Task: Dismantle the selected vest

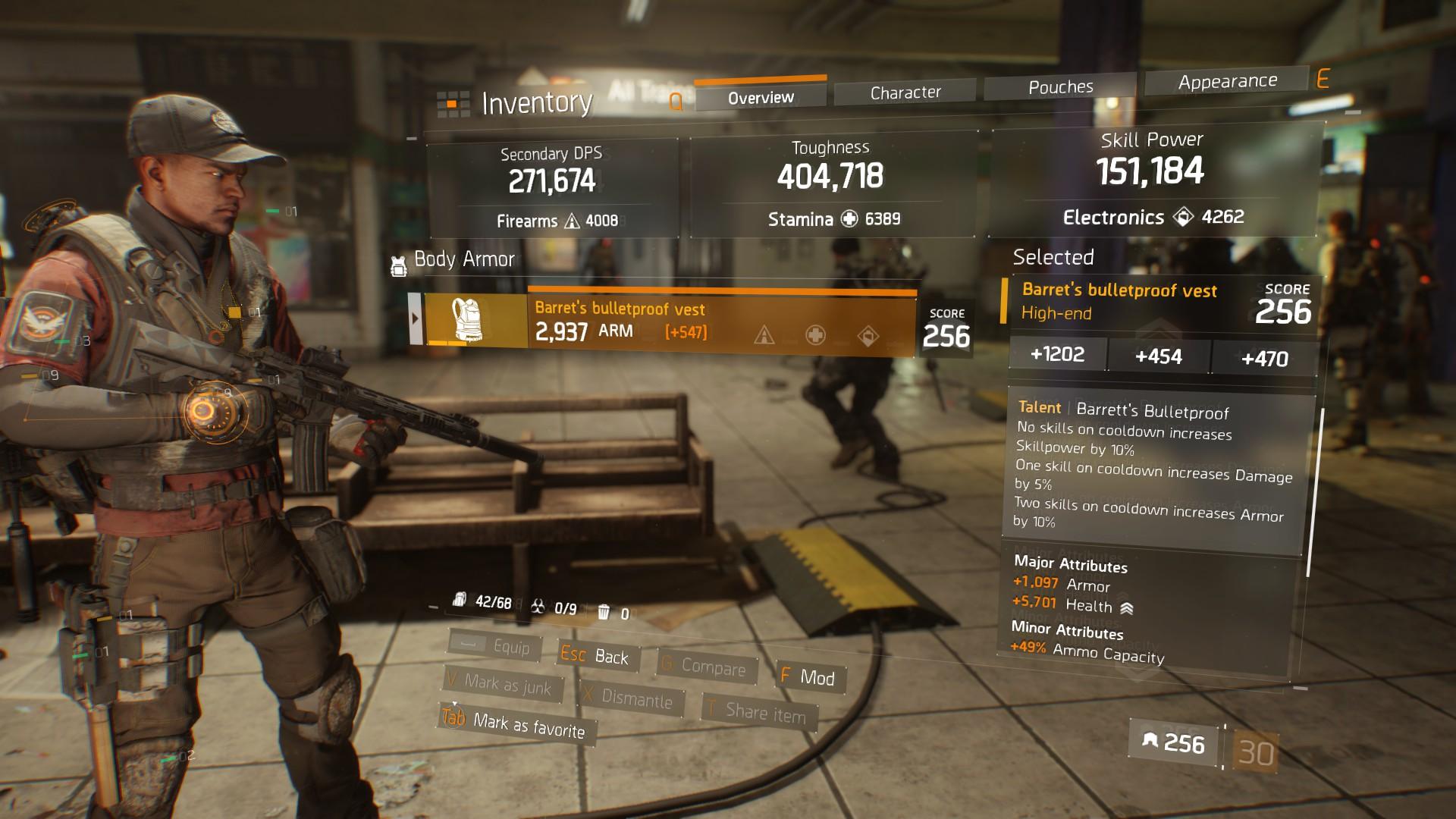Action: [630, 698]
